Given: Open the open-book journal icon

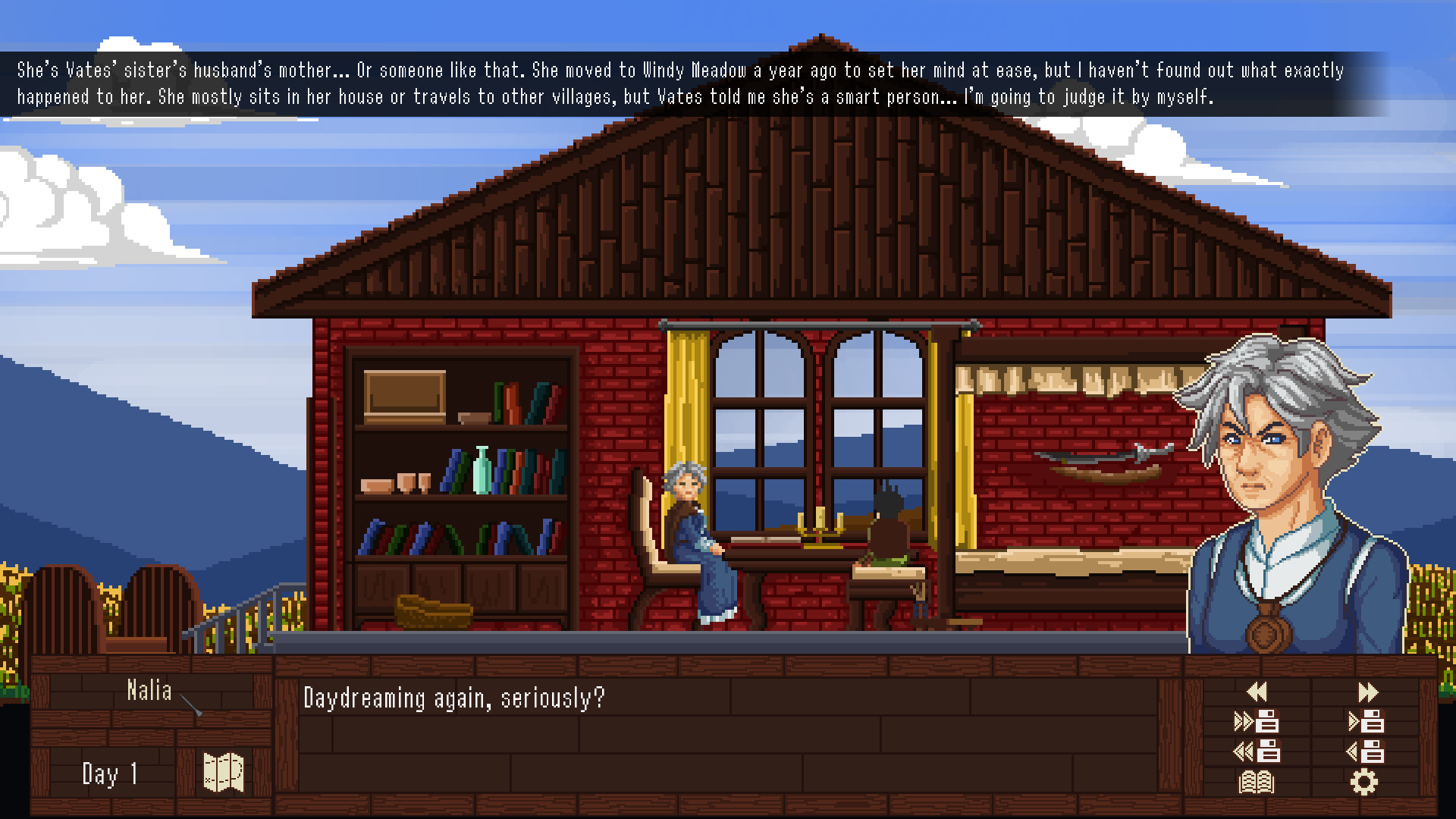Looking at the screenshot, I should [1257, 782].
